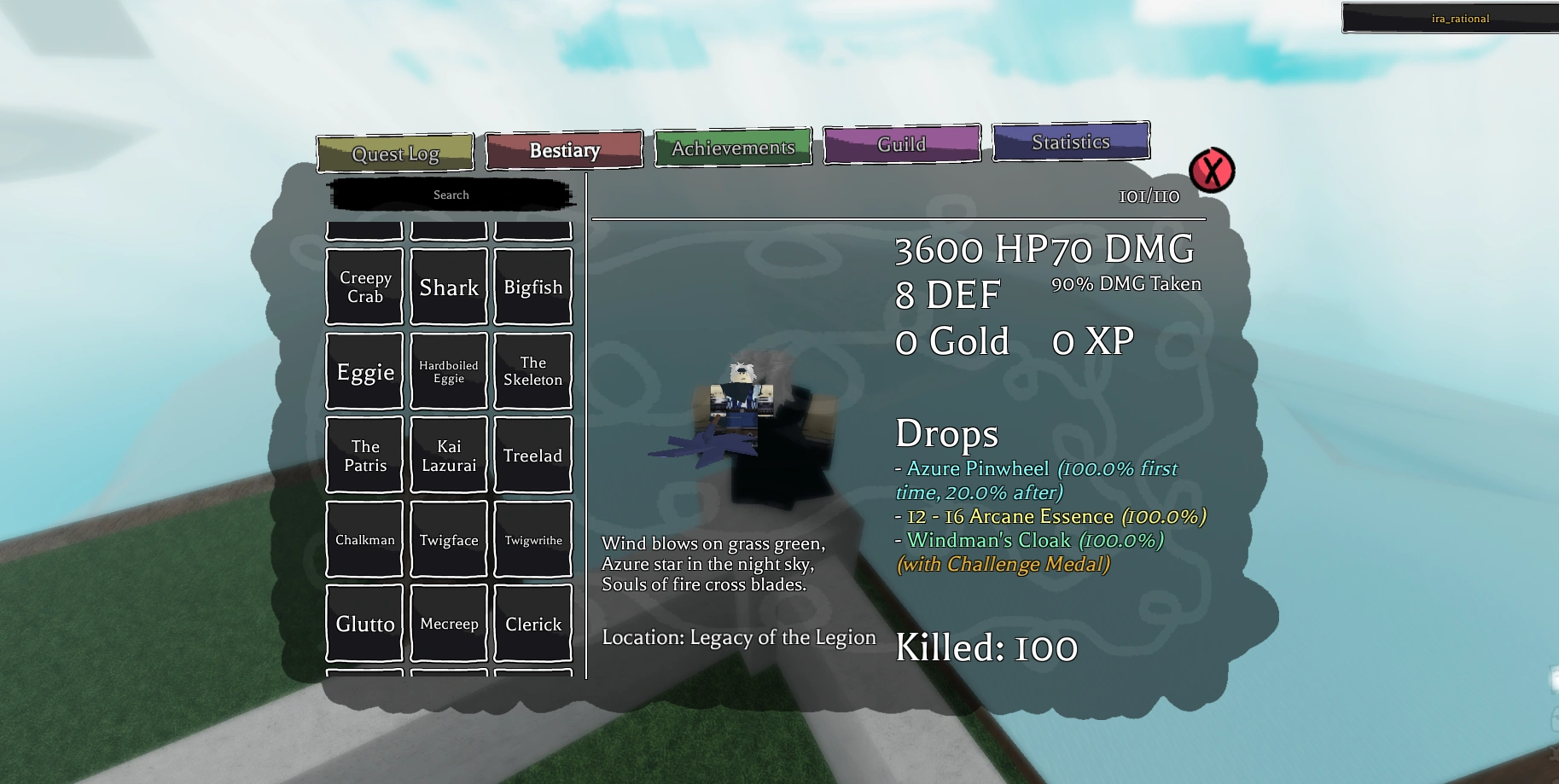
Task: Open the Shark bestiary entry
Action: pos(449,287)
